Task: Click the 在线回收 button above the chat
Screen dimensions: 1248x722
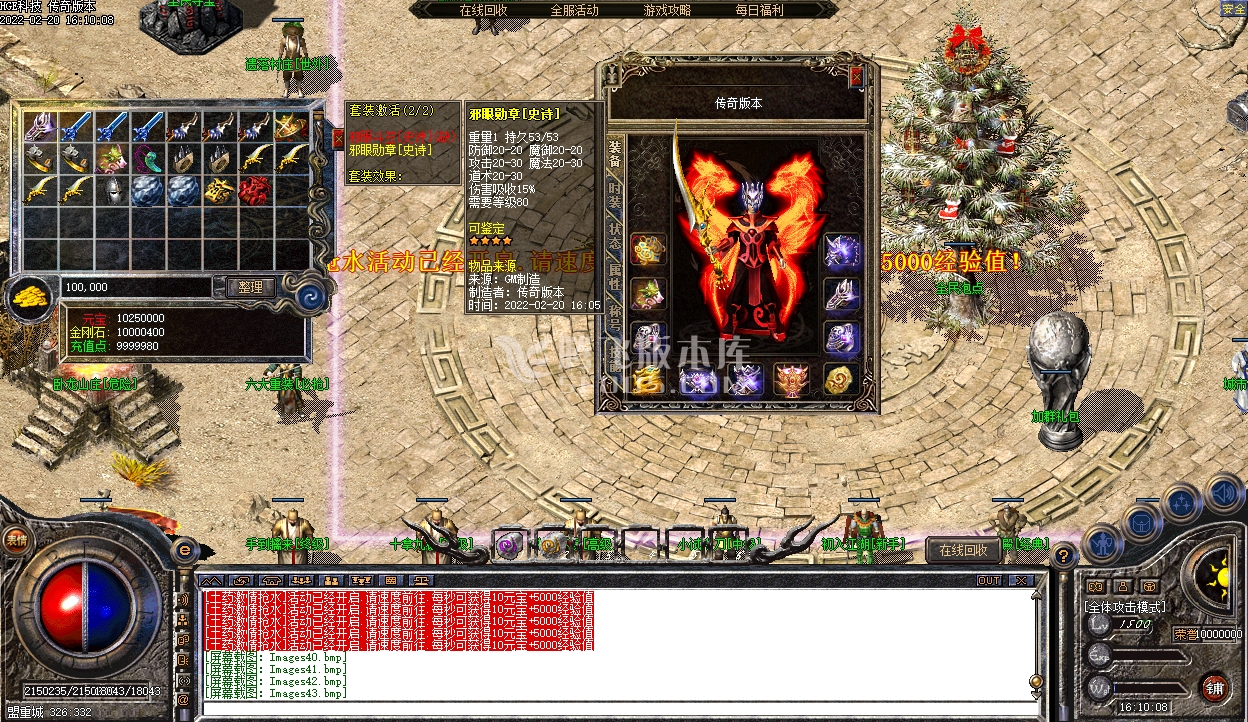Action: click(x=963, y=550)
